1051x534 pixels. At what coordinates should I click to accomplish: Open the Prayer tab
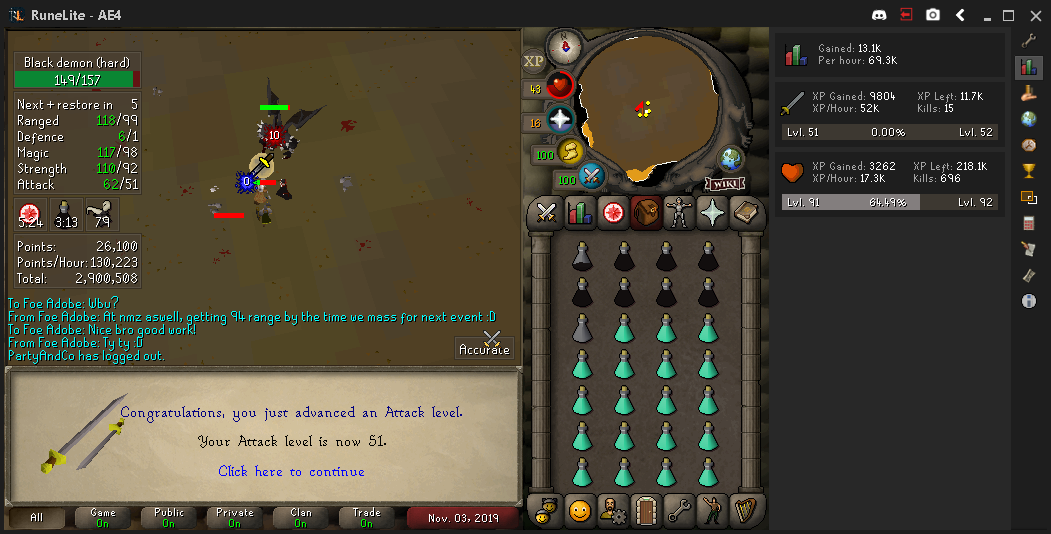click(x=712, y=213)
